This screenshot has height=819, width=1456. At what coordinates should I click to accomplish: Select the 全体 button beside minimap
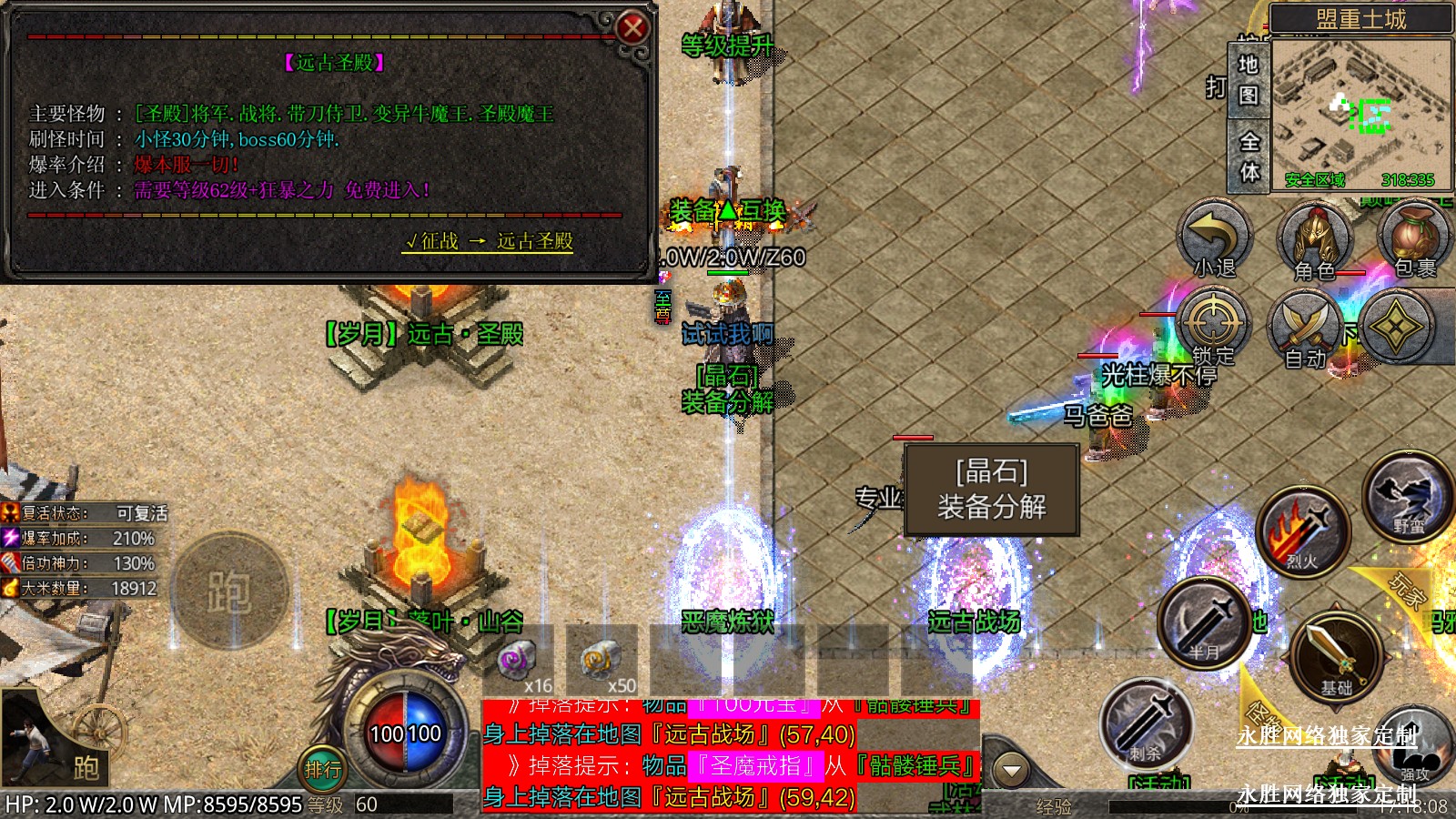coord(1249,156)
